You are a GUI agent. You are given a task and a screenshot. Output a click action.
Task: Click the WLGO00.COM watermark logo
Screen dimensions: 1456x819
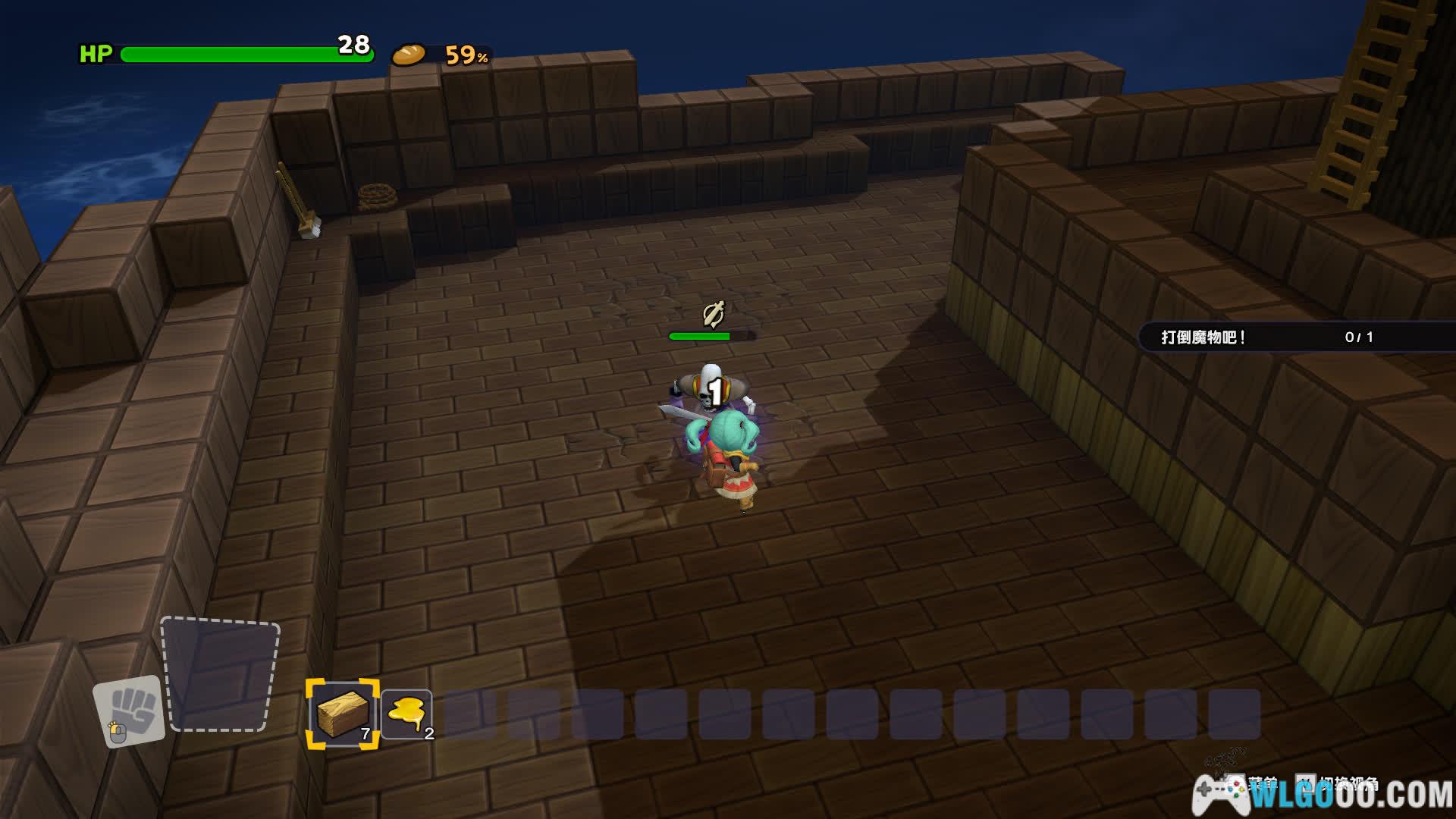pyautogui.click(x=1323, y=794)
